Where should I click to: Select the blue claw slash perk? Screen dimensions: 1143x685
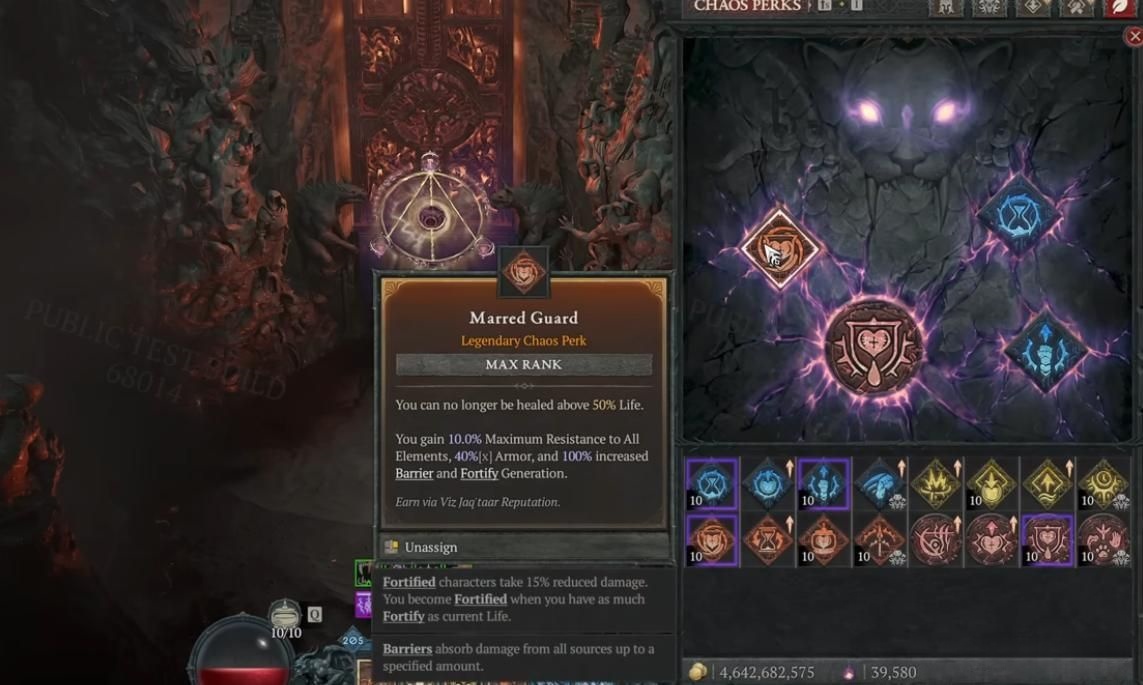pos(879,484)
